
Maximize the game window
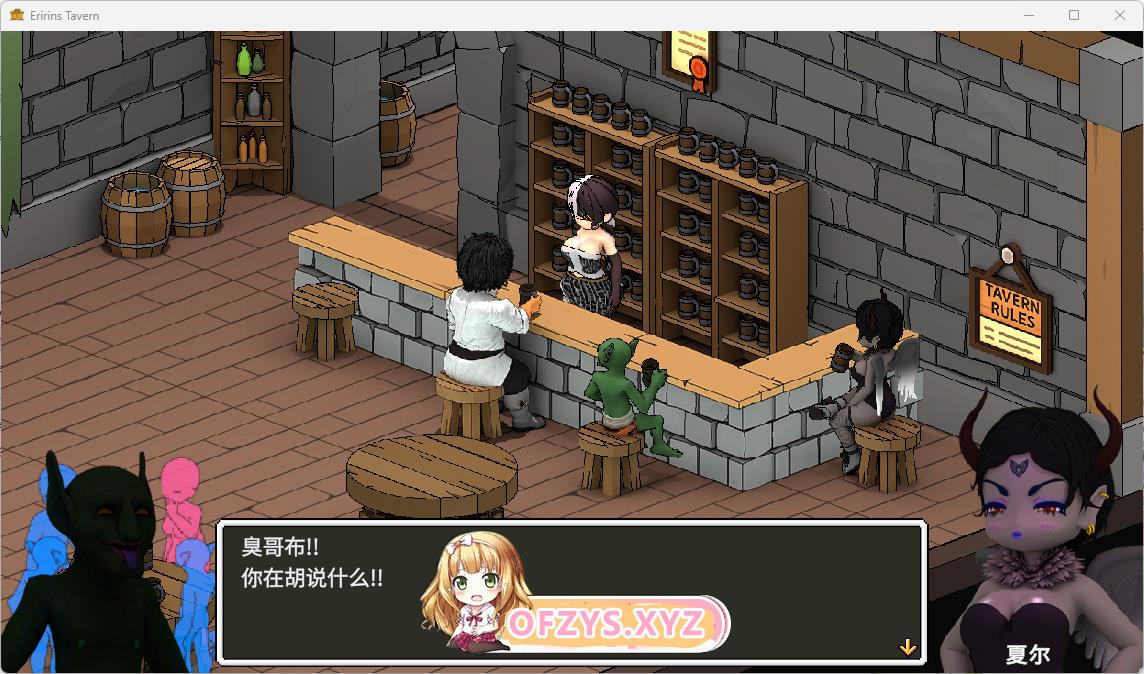coord(1074,15)
